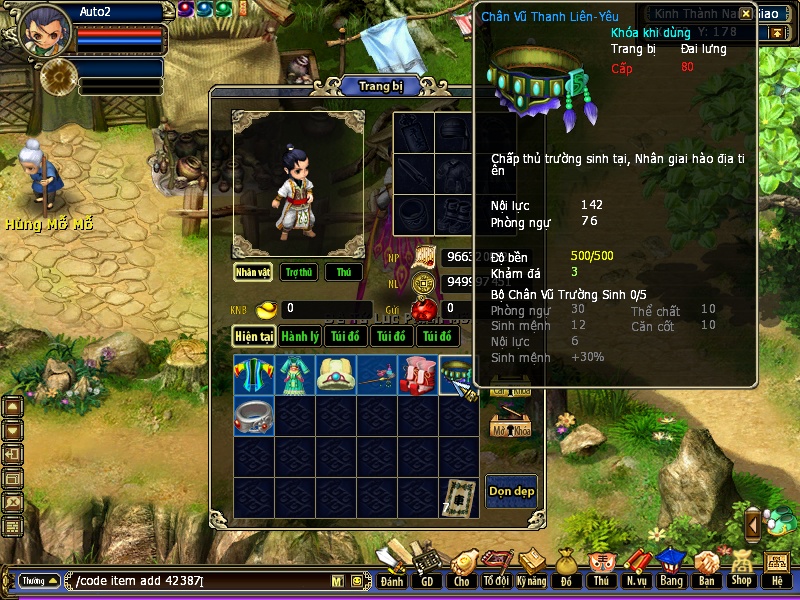Click the Dọn dẹp sort button
Screen dimensions: 800x600
tap(511, 490)
